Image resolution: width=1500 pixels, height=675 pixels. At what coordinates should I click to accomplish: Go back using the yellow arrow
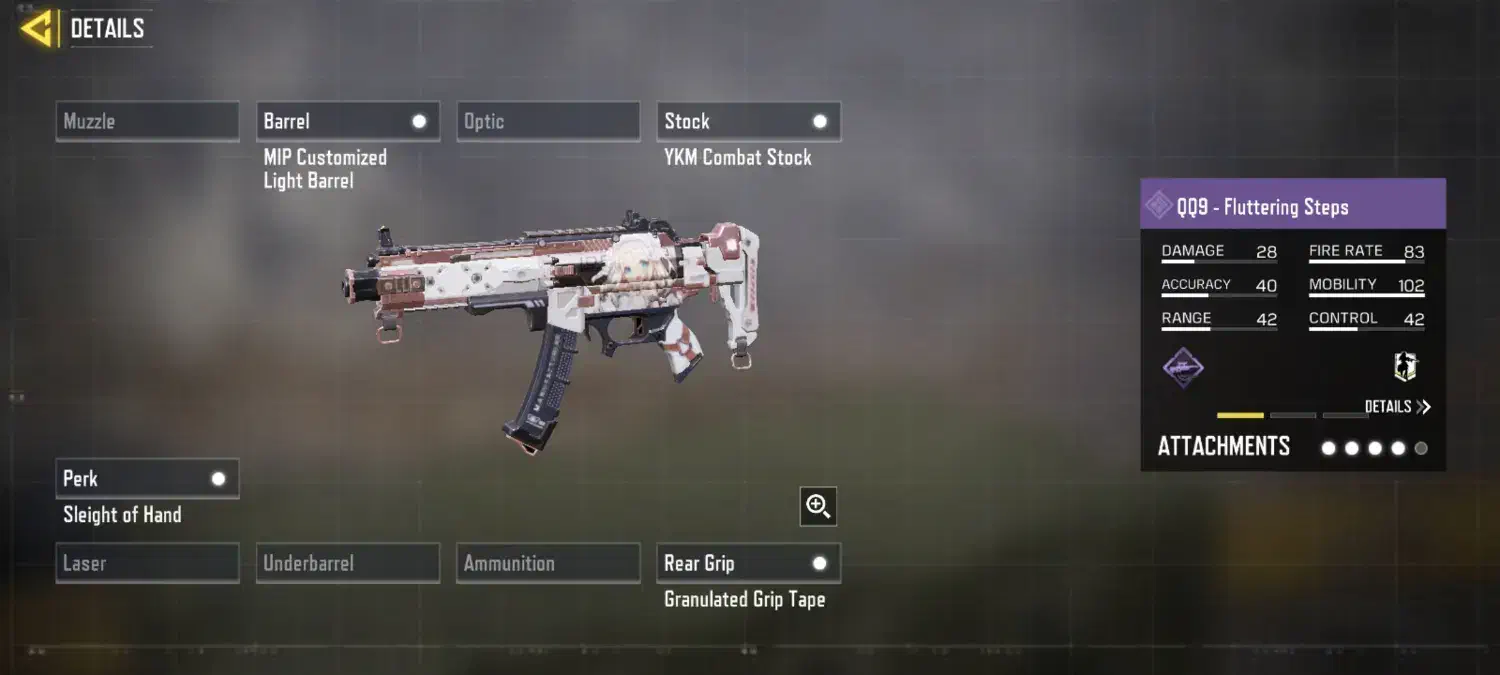click(x=37, y=29)
